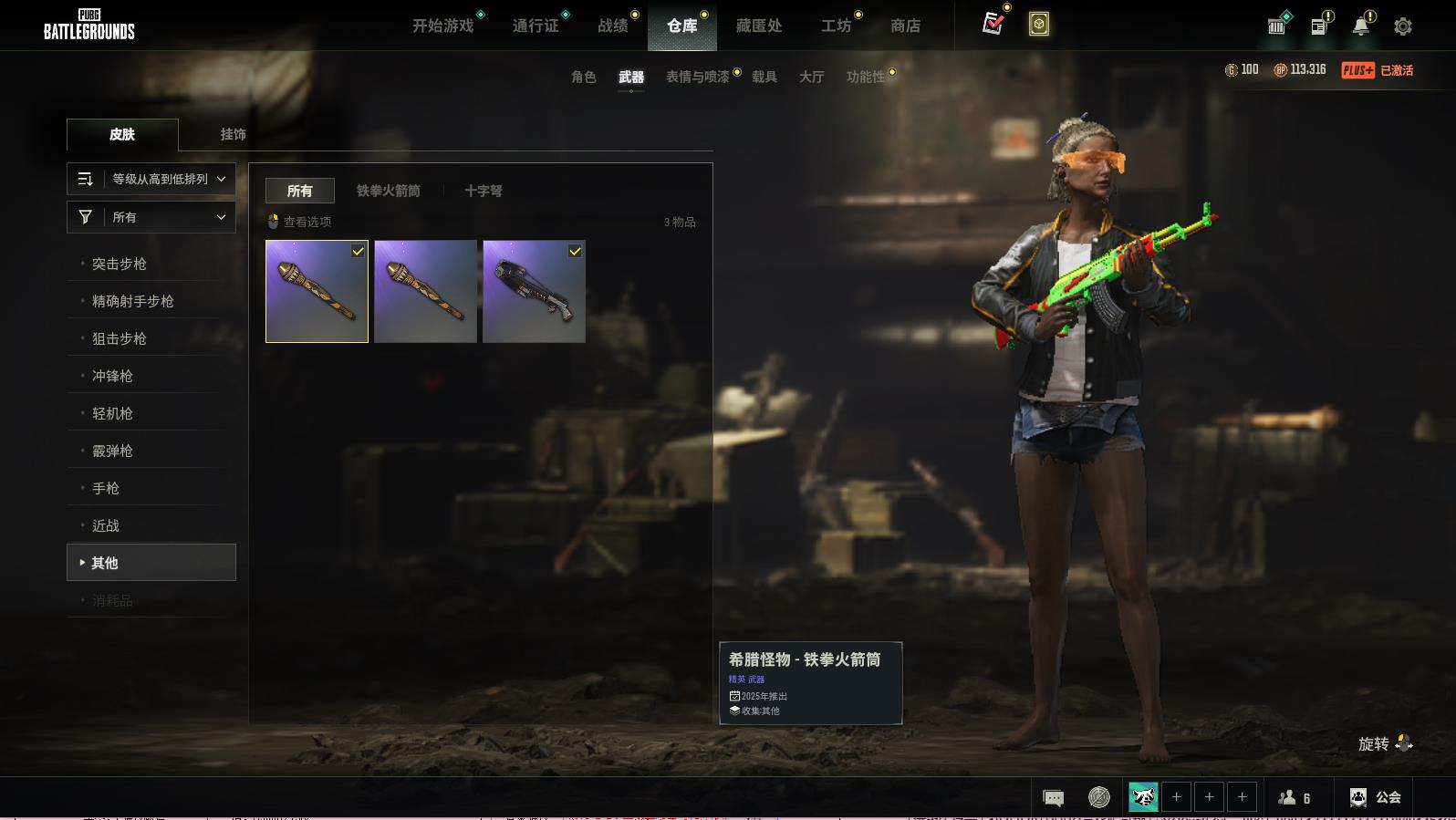Screen dimensions: 1456x820
Task: Switch to 载具 vehicle sub-tab
Action: click(764, 77)
